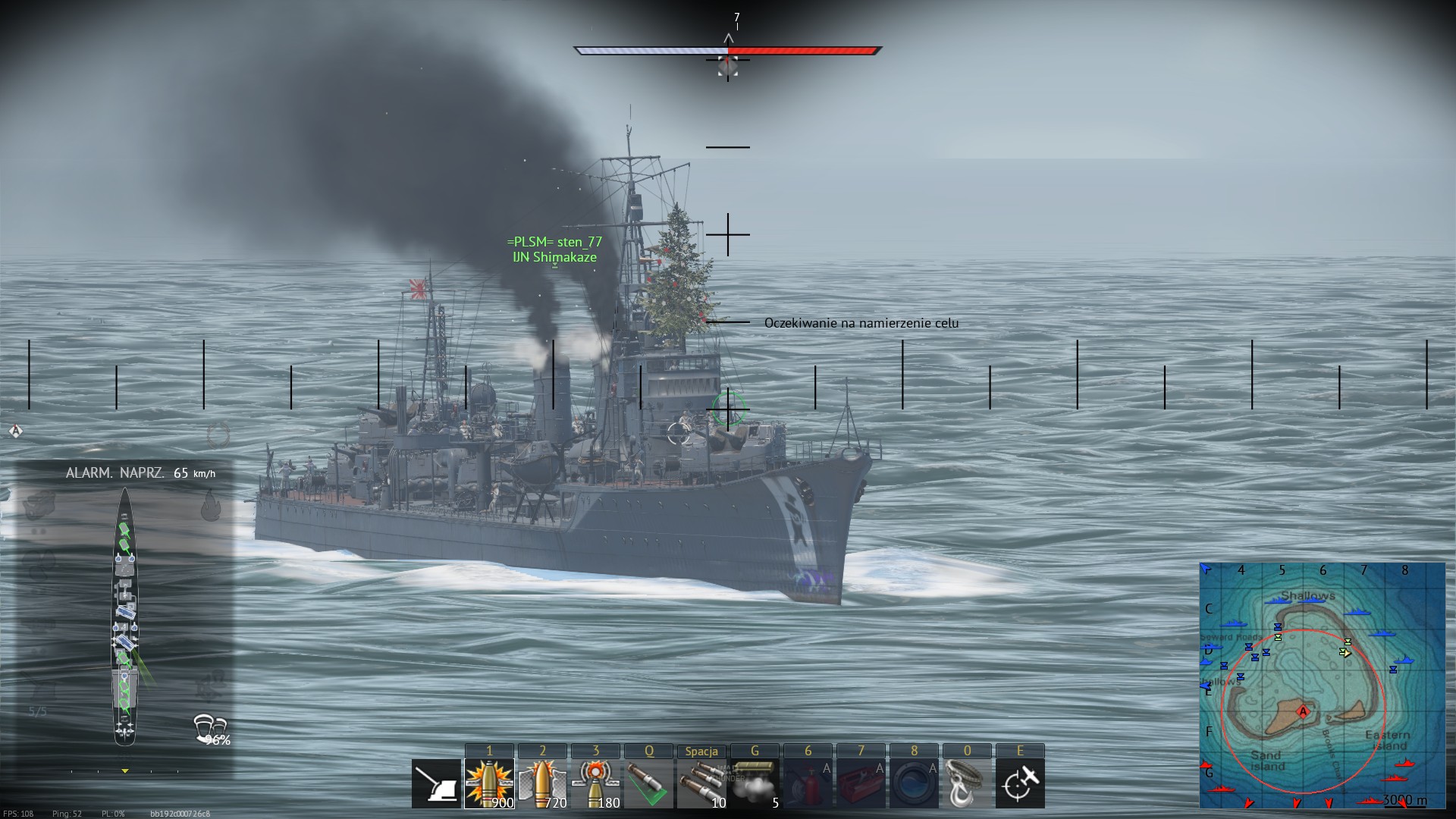
Task: Select the ship damage silhouette panel
Action: click(x=124, y=616)
